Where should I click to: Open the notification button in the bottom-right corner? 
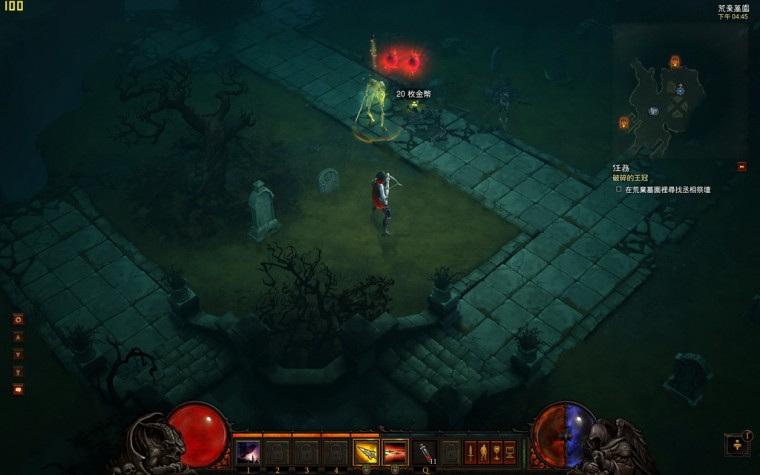[x=737, y=444]
